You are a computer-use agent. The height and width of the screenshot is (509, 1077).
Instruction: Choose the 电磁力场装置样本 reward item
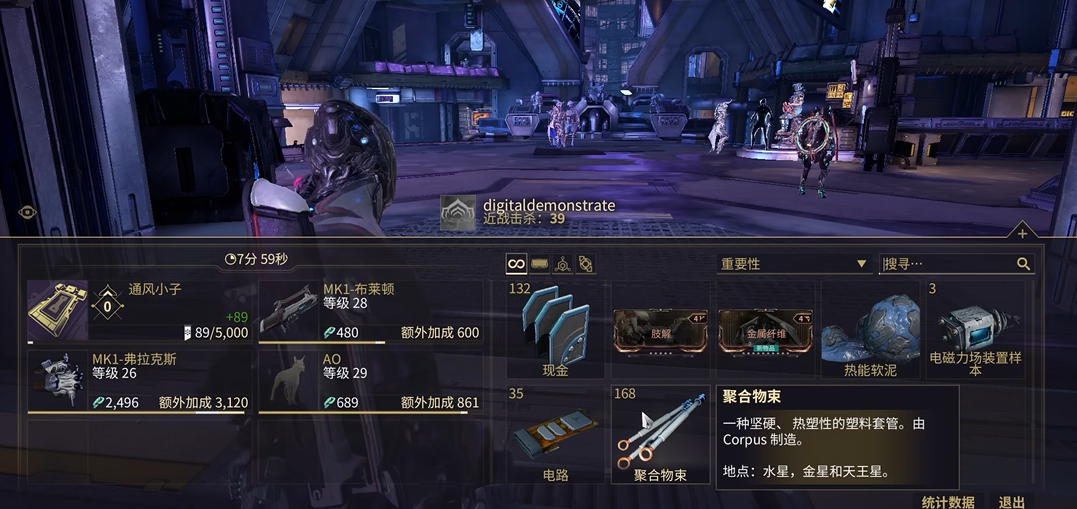tap(975, 329)
